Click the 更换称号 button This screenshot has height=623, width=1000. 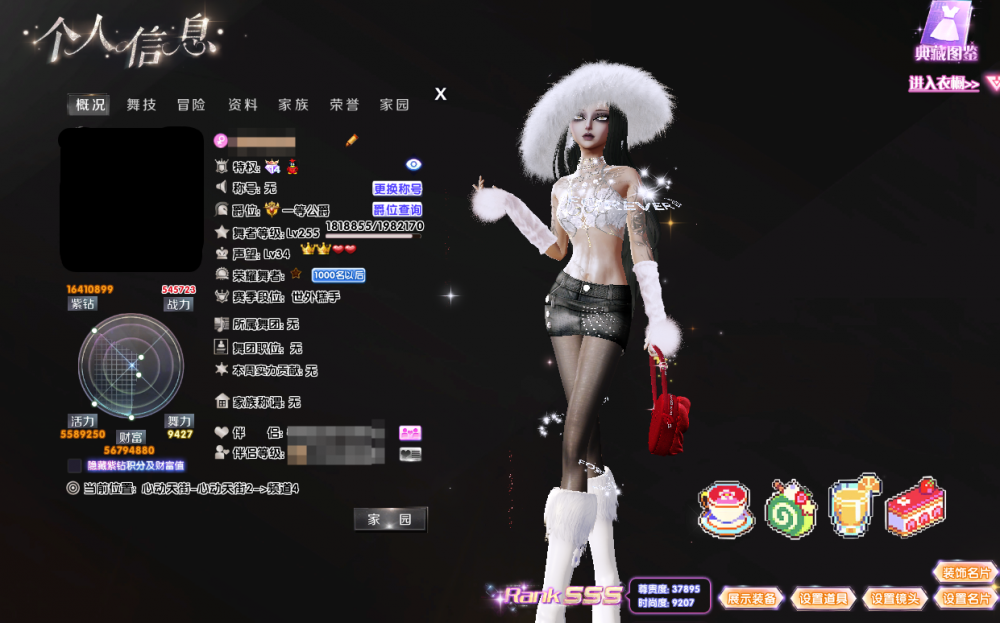(x=397, y=188)
